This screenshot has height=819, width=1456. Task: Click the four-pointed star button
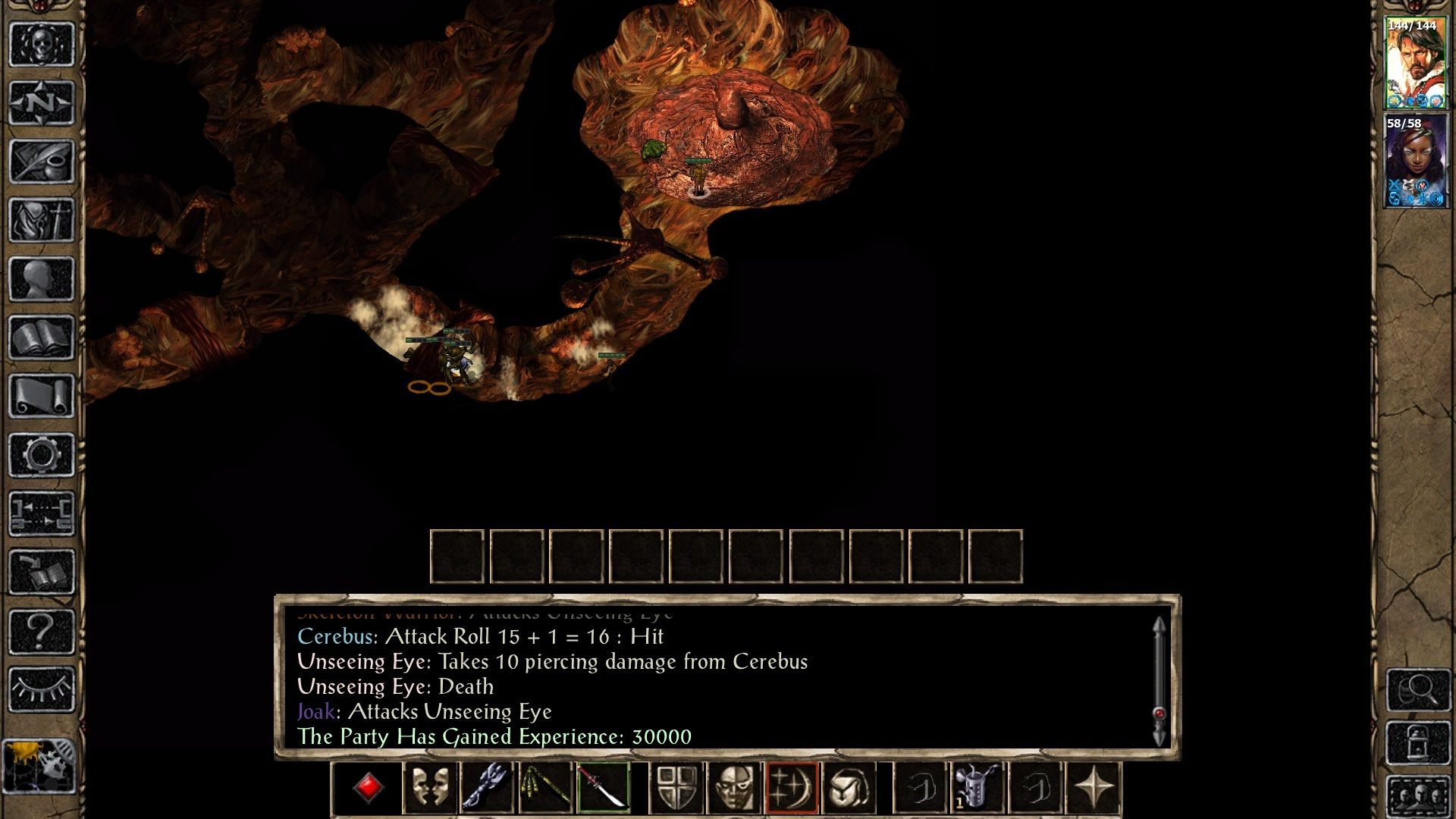(1093, 788)
